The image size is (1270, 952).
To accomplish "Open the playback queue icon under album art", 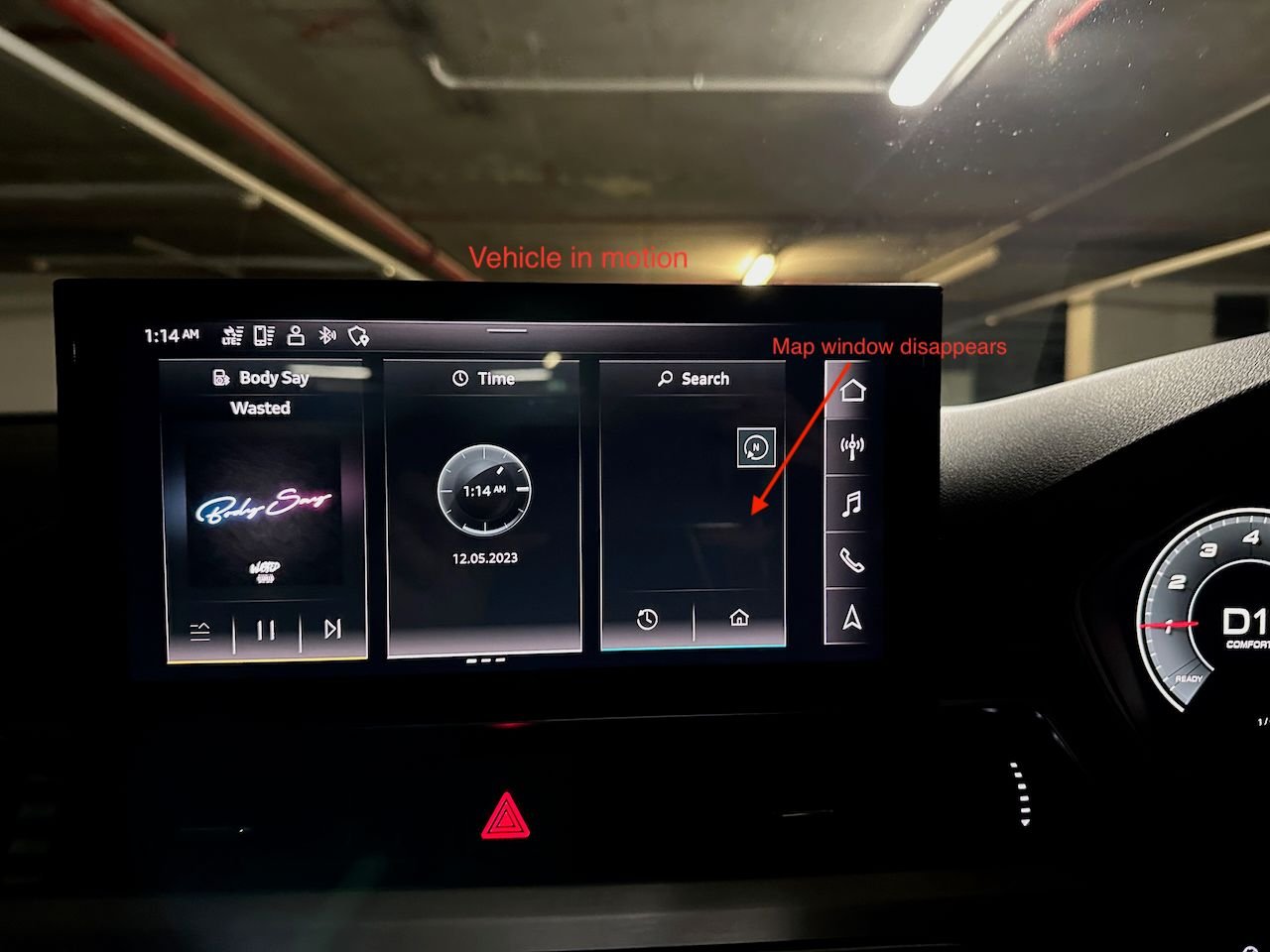I will tap(200, 627).
